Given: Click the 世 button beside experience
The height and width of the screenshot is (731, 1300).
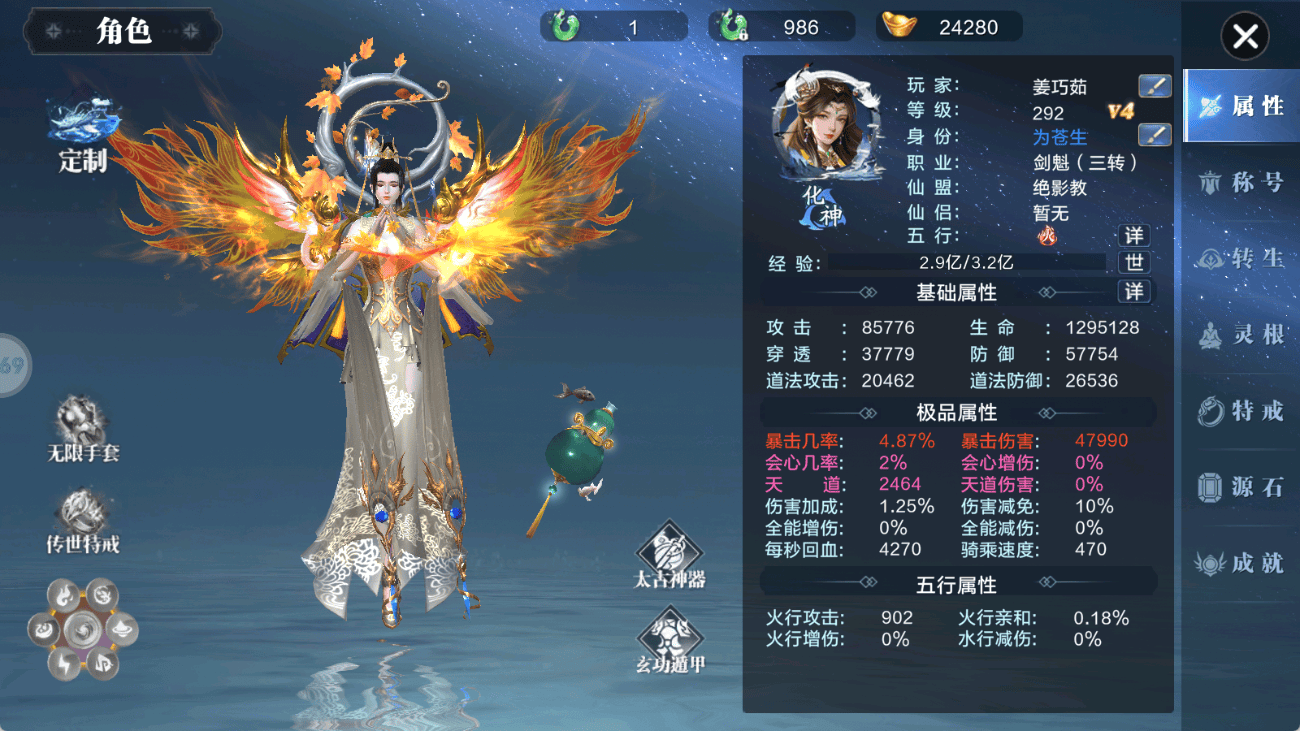Looking at the screenshot, I should coord(1133,263).
